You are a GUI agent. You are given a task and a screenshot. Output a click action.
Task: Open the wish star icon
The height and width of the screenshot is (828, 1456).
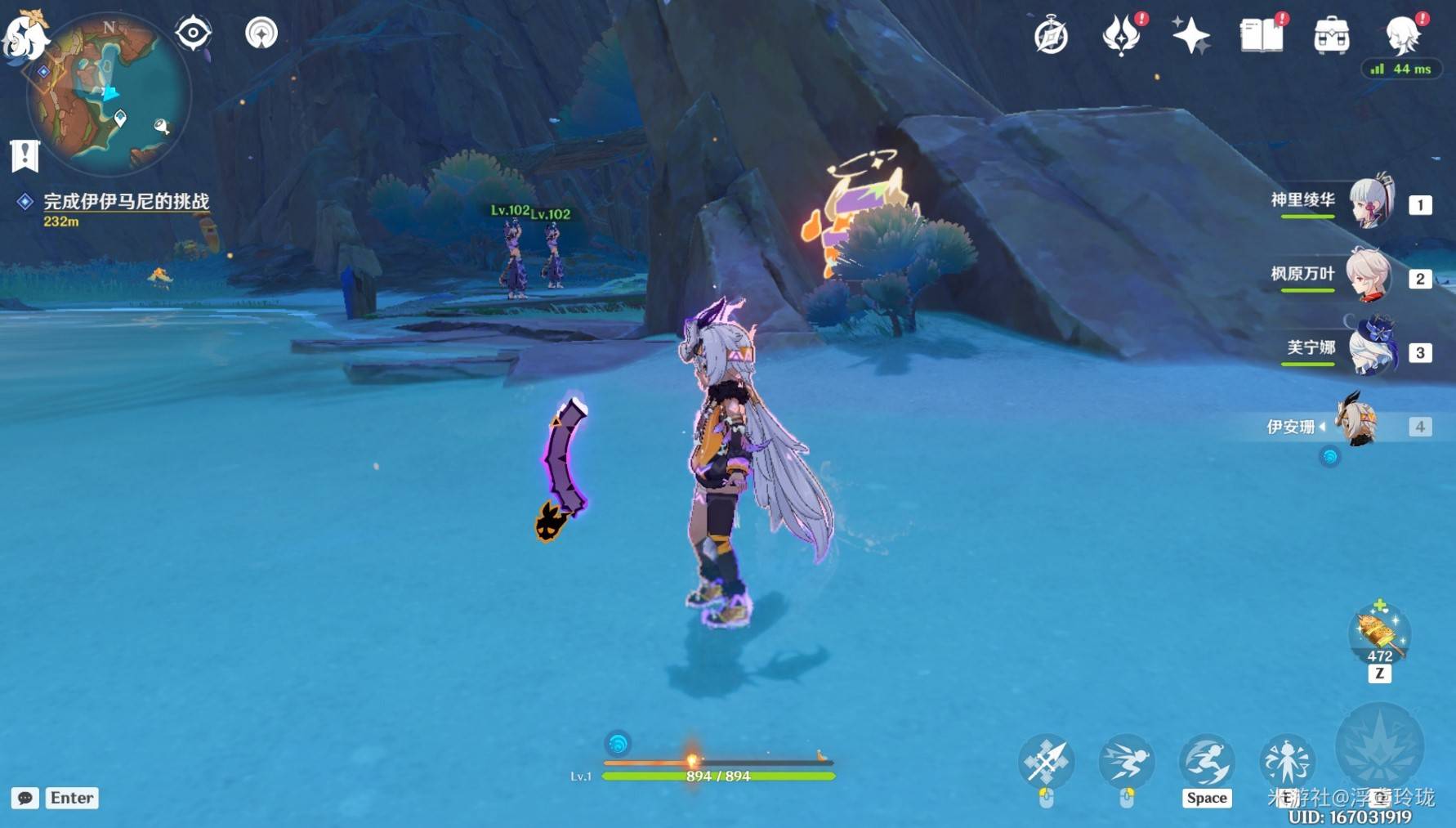pos(1190,36)
